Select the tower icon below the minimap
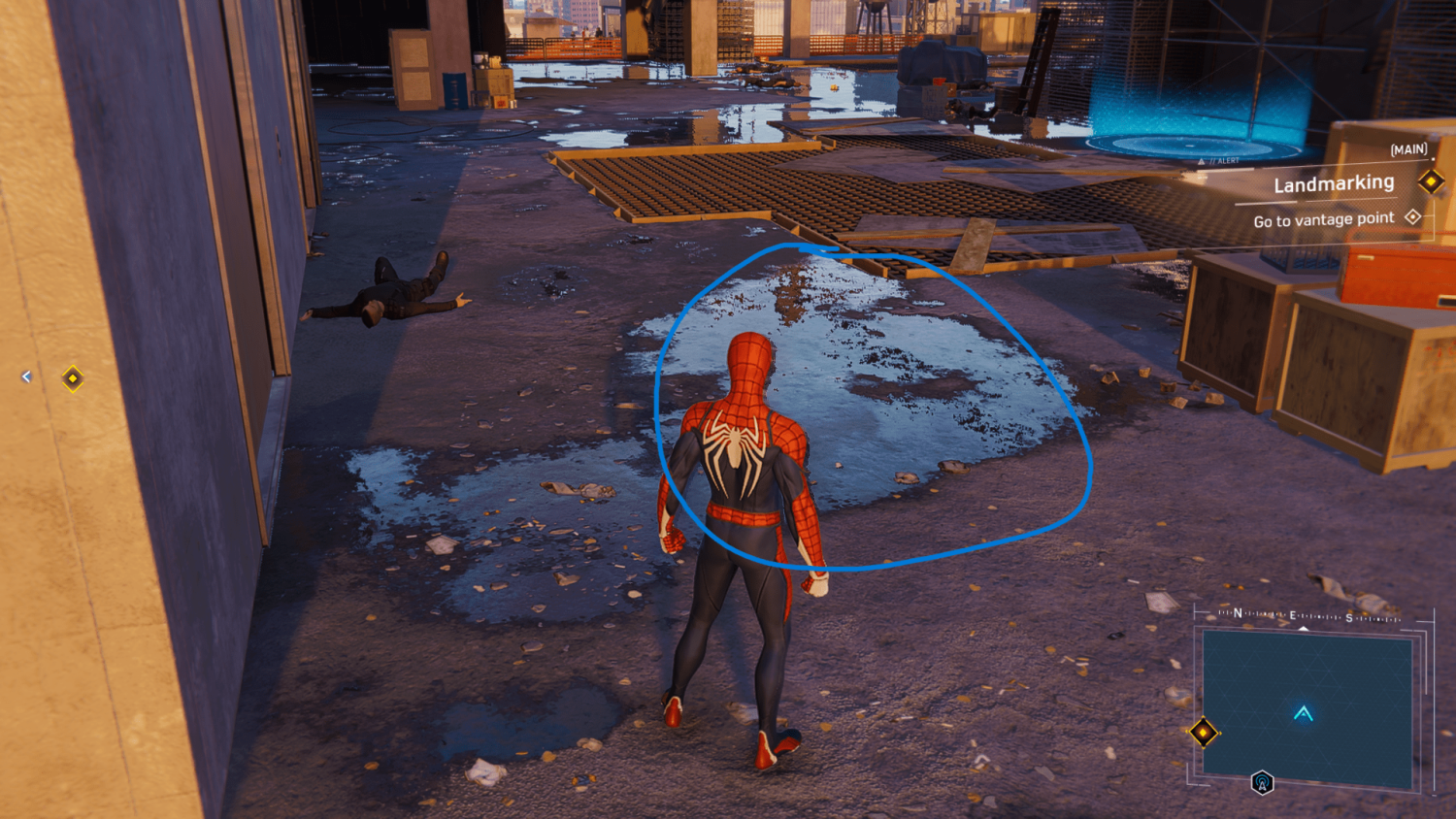The height and width of the screenshot is (819, 1456). [x=1262, y=782]
